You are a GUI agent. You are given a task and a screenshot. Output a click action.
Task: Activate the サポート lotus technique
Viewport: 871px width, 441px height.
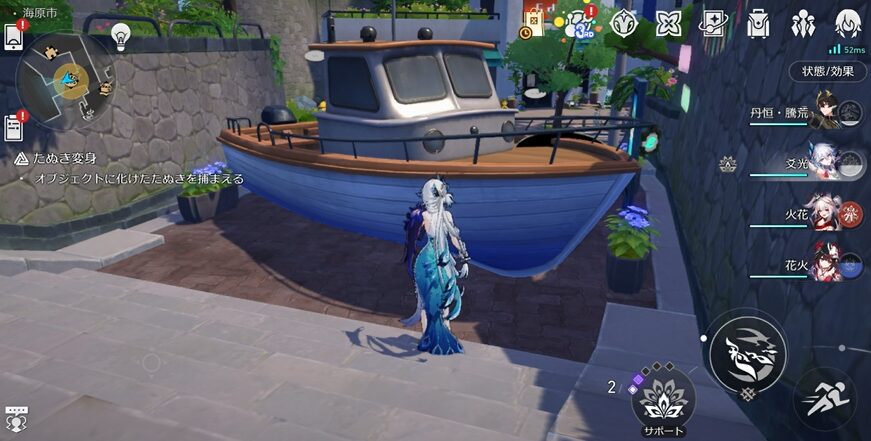pyautogui.click(x=663, y=397)
